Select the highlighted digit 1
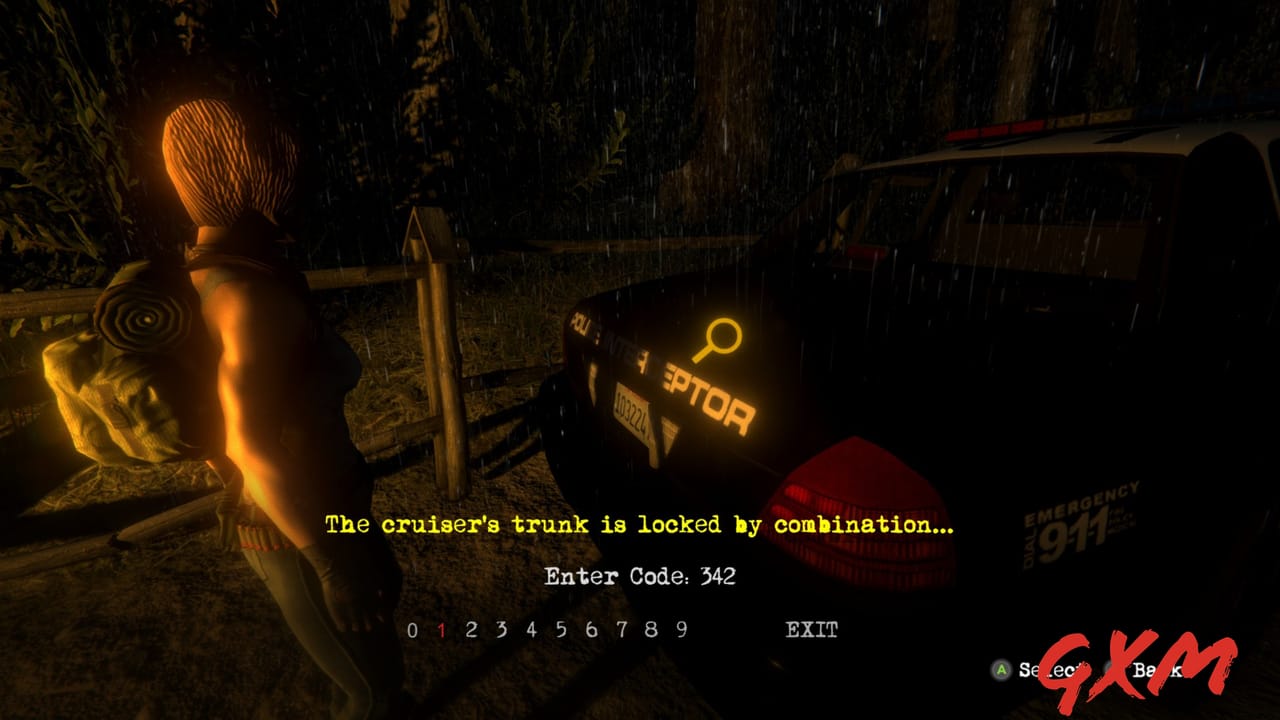Image resolution: width=1280 pixels, height=720 pixels. tap(440, 631)
